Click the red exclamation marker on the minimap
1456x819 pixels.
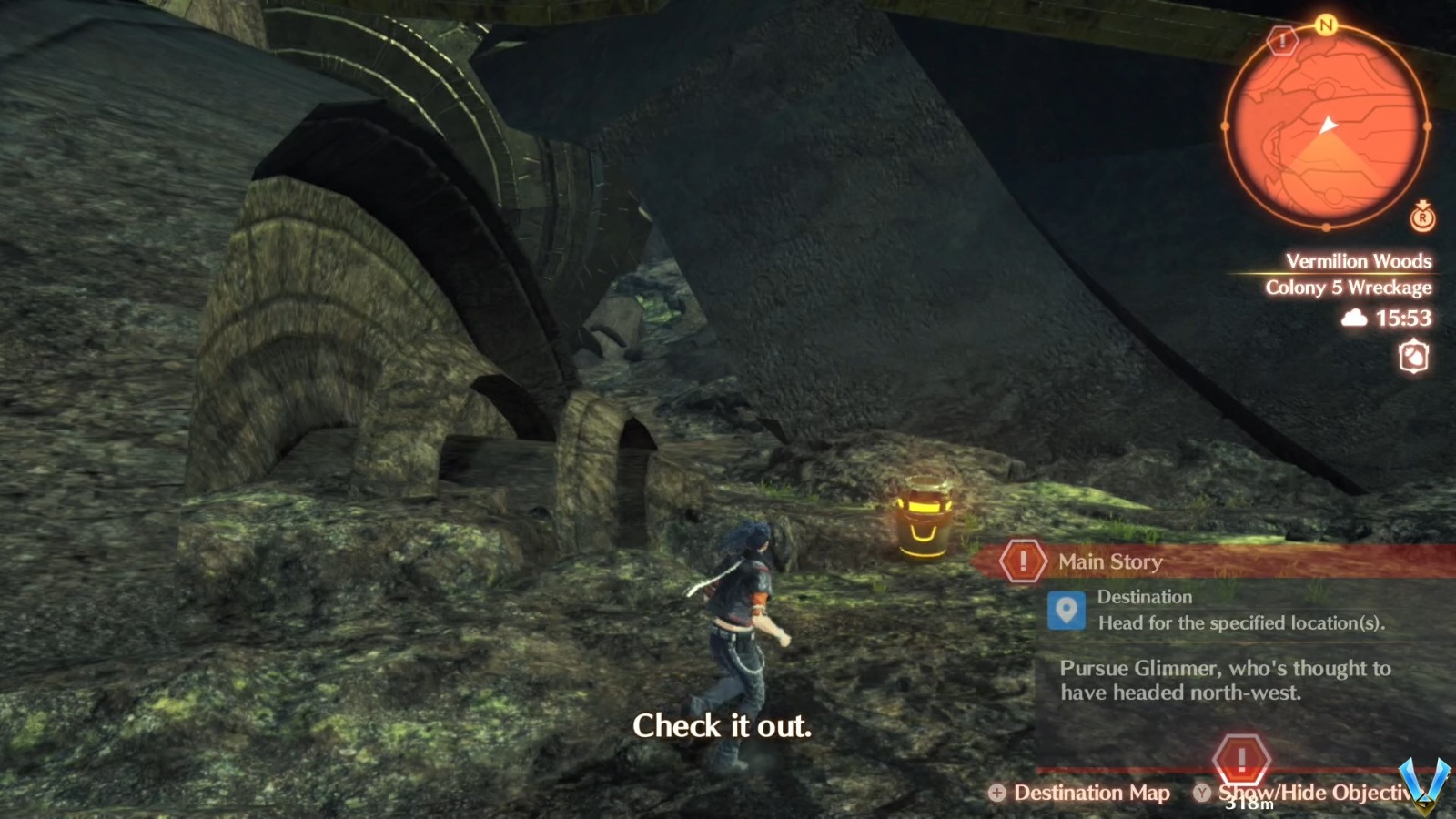tap(1283, 41)
